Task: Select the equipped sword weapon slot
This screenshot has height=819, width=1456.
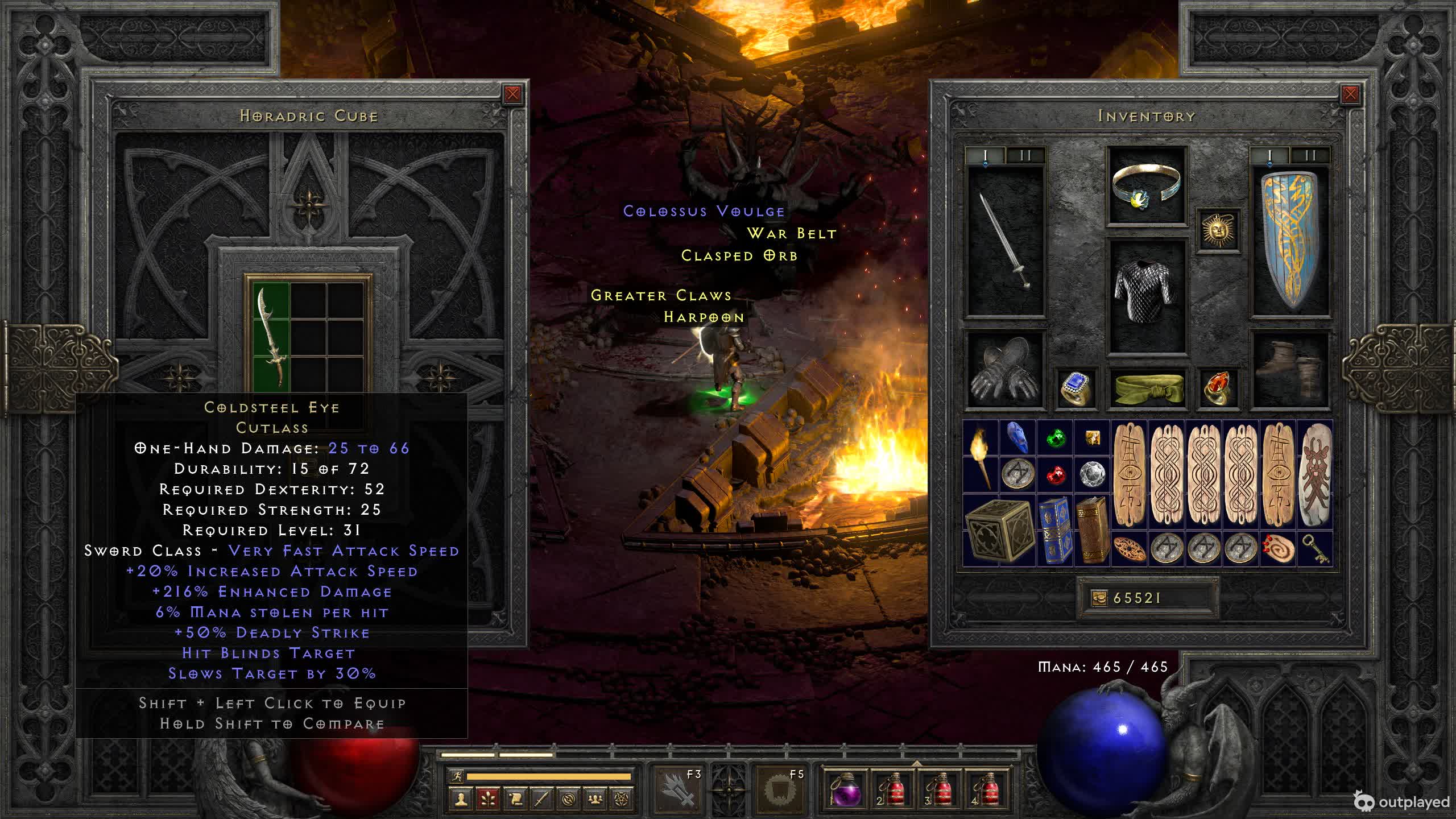Action: click(1006, 240)
